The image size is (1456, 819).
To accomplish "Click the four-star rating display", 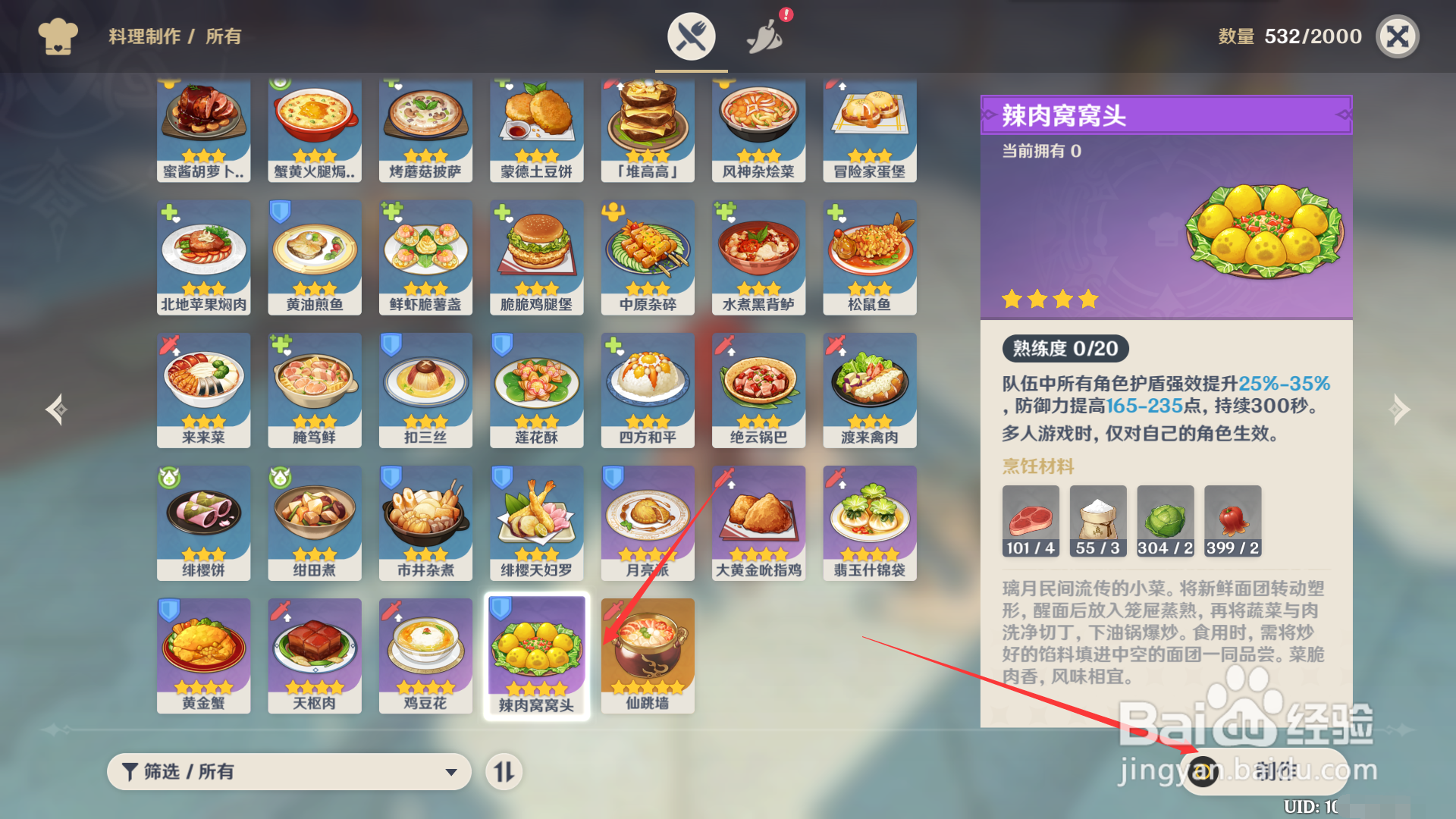I will click(x=1050, y=299).
